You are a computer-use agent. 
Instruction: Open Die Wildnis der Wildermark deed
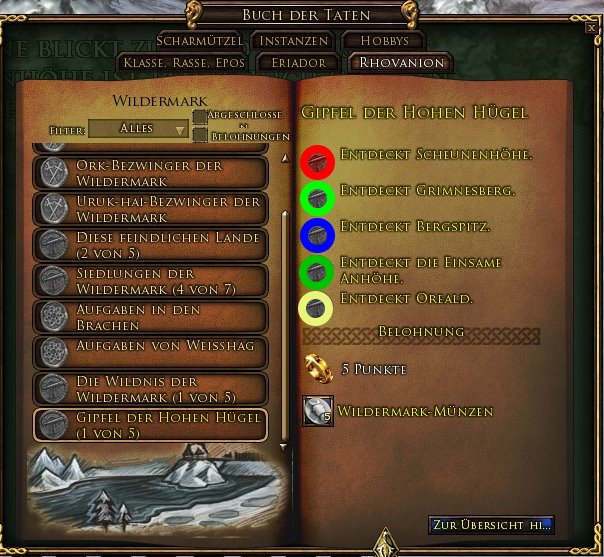pyautogui.click(x=151, y=388)
